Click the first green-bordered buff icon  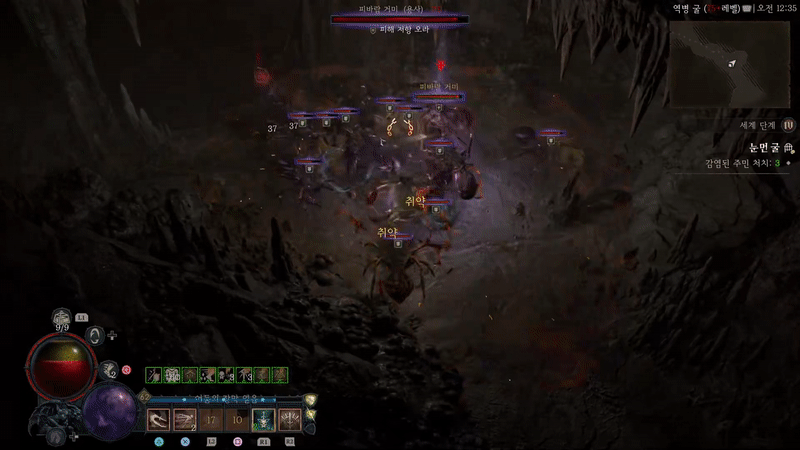pos(153,375)
